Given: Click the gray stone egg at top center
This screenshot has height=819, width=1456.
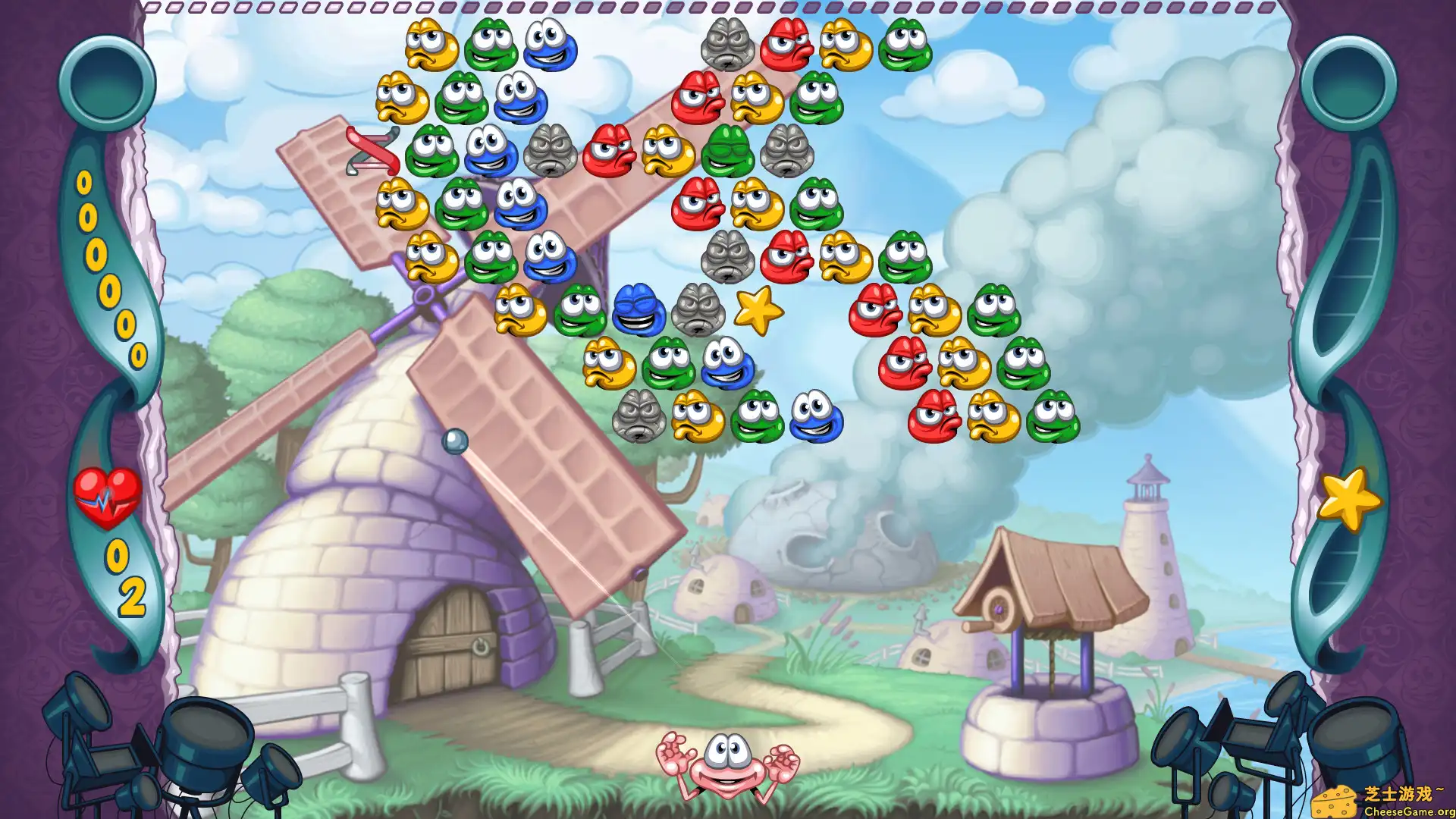Looking at the screenshot, I should tap(726, 44).
